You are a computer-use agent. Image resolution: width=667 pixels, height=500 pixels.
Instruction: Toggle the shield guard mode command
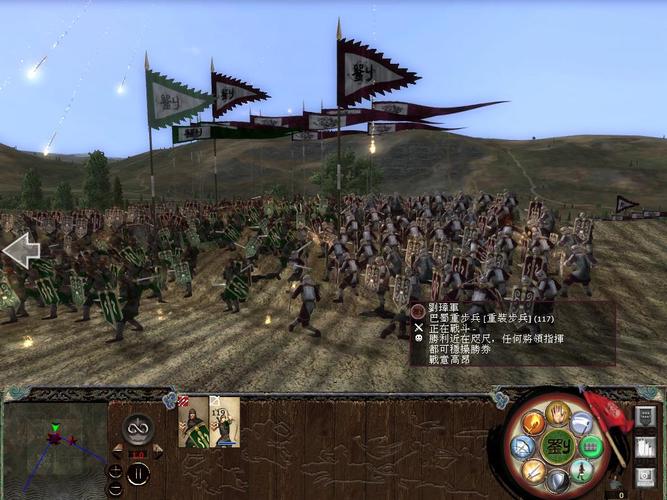[557, 480]
